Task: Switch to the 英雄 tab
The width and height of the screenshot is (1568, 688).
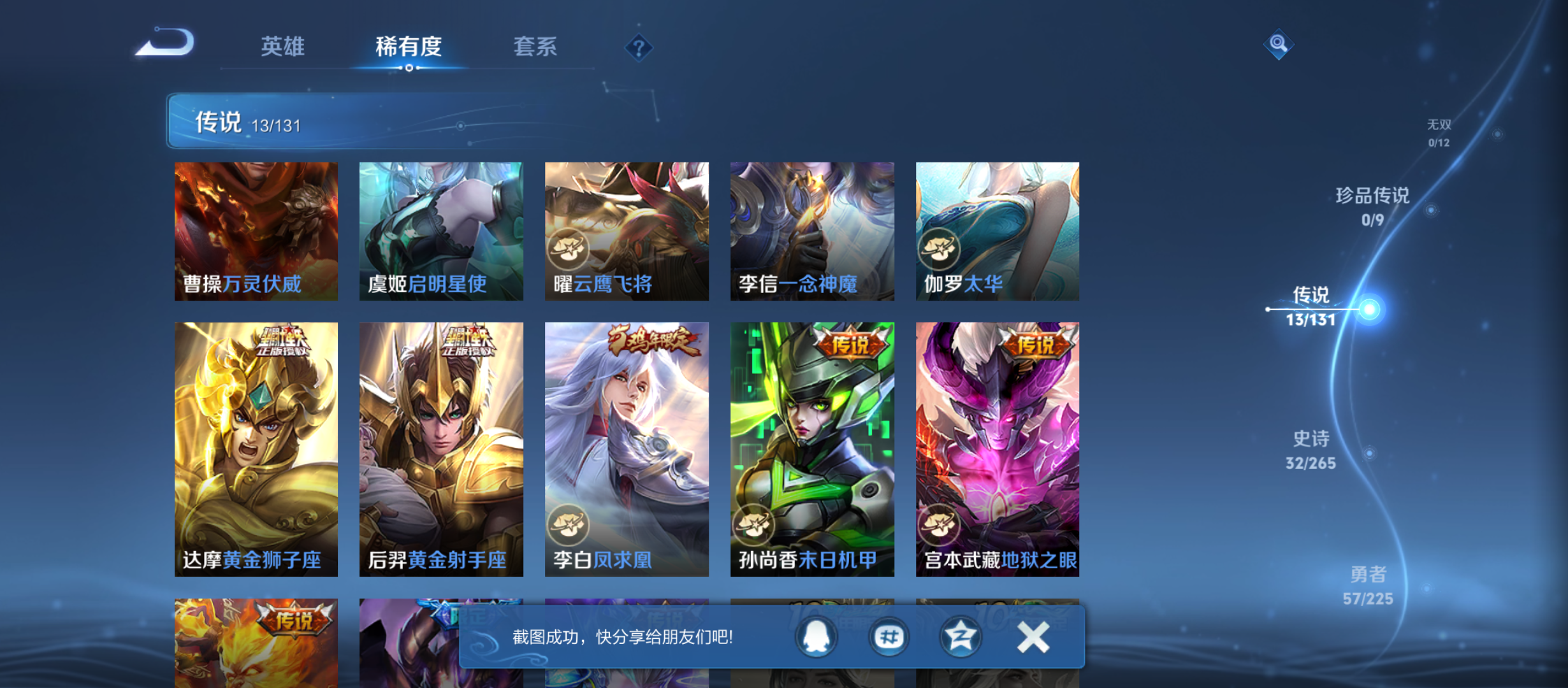Action: (282, 47)
